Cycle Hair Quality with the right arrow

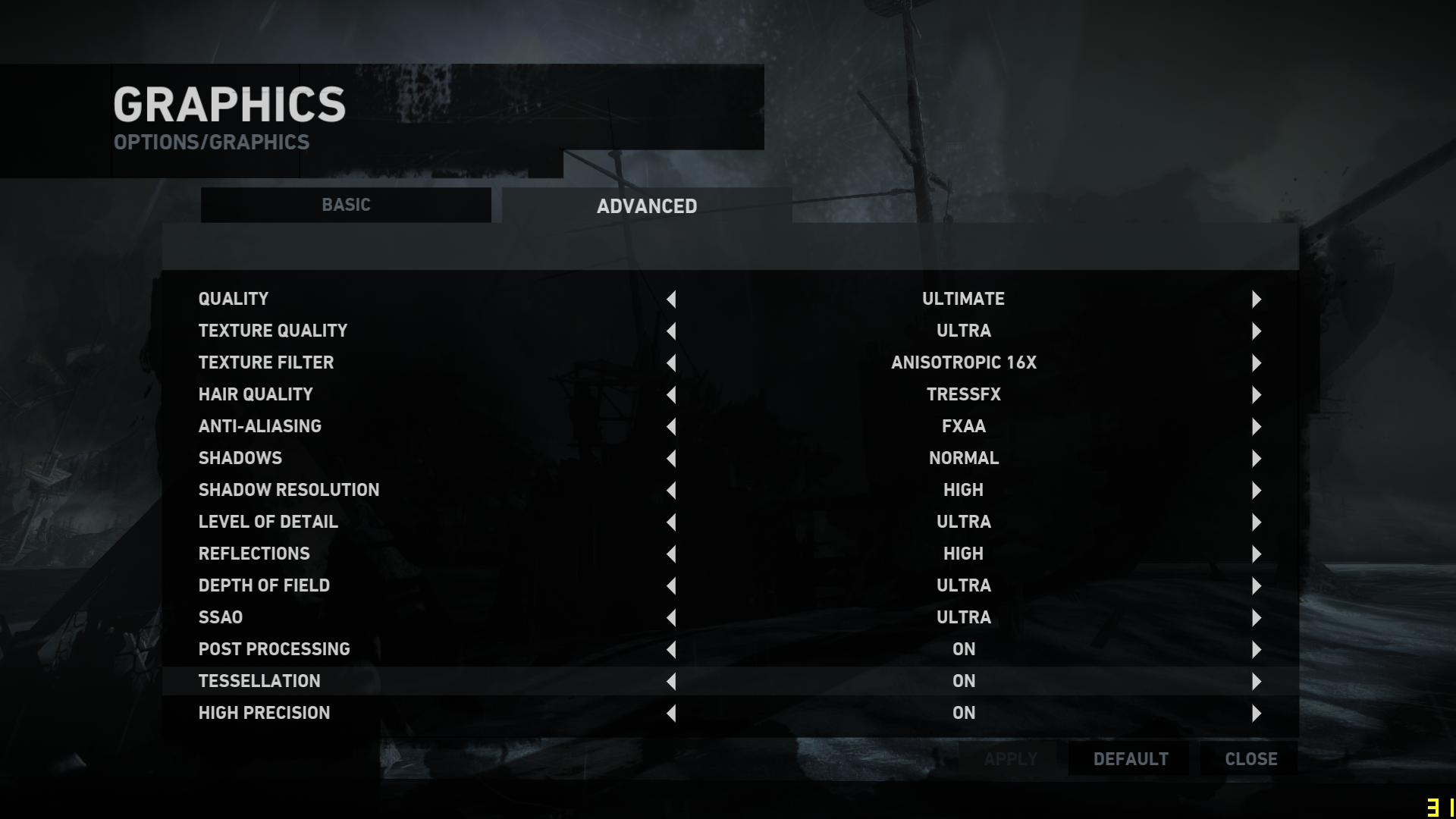pos(1257,395)
